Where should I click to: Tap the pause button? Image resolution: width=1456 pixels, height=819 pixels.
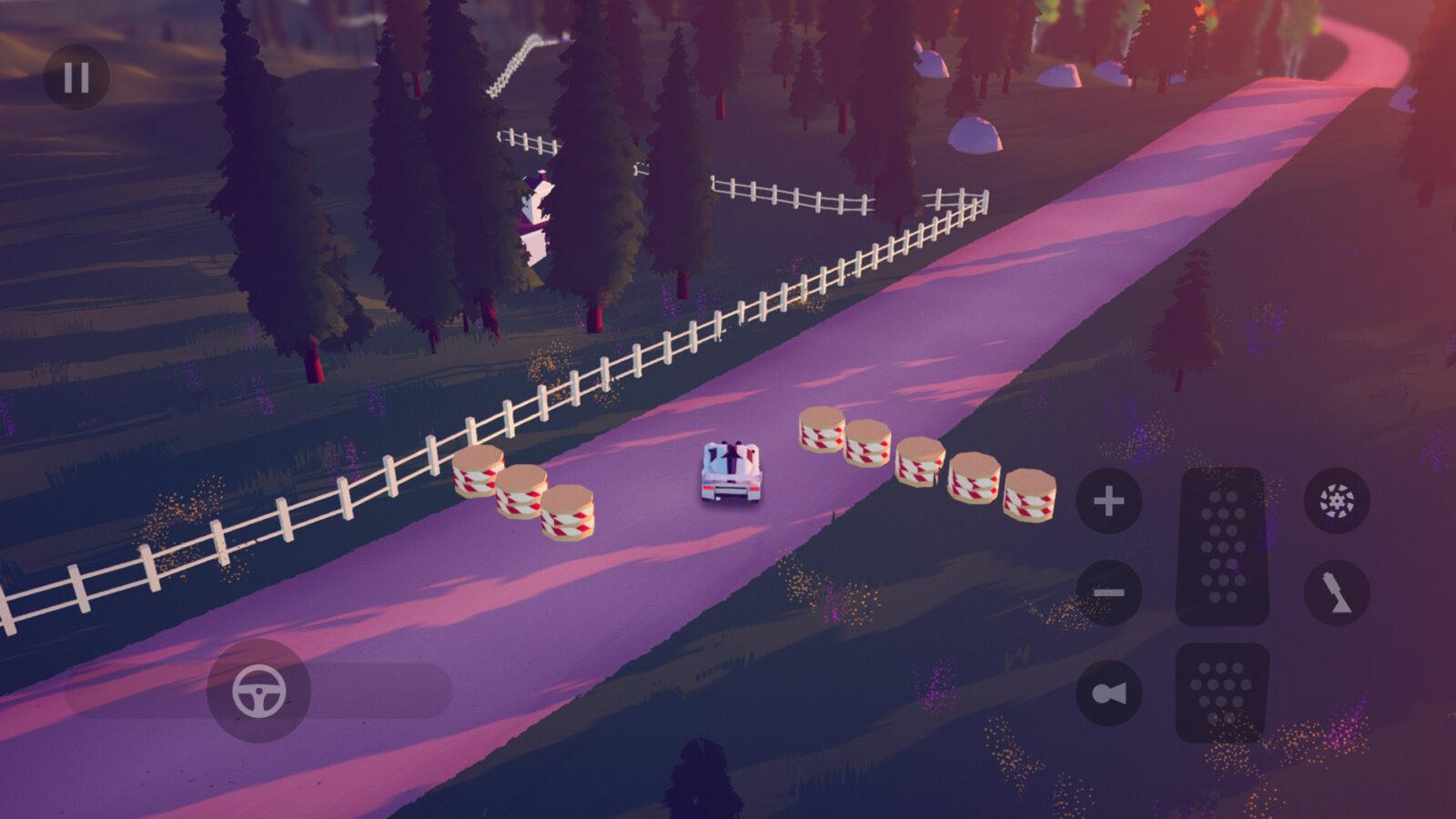coord(77,76)
